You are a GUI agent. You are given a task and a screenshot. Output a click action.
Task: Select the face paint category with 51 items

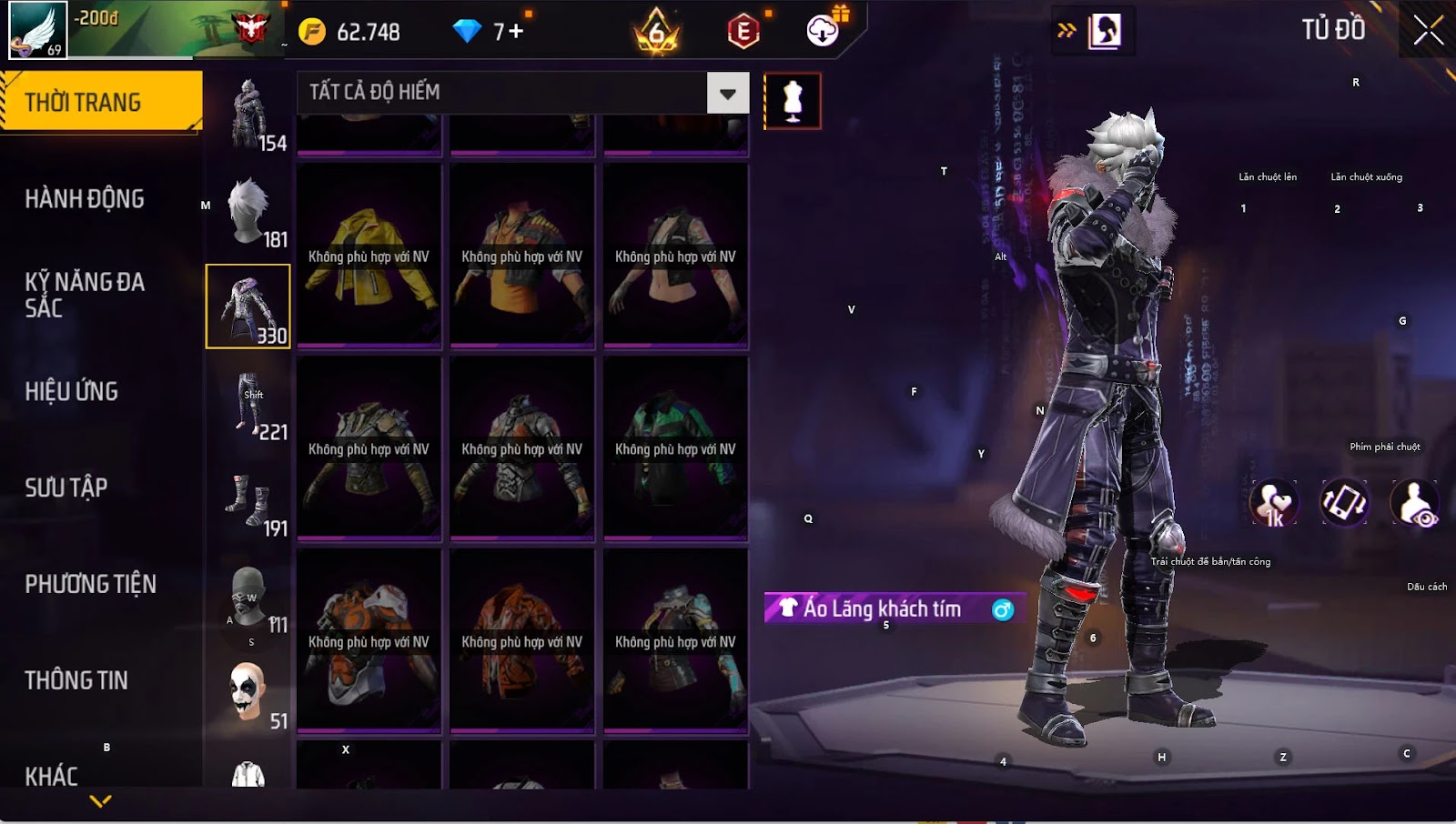[248, 693]
